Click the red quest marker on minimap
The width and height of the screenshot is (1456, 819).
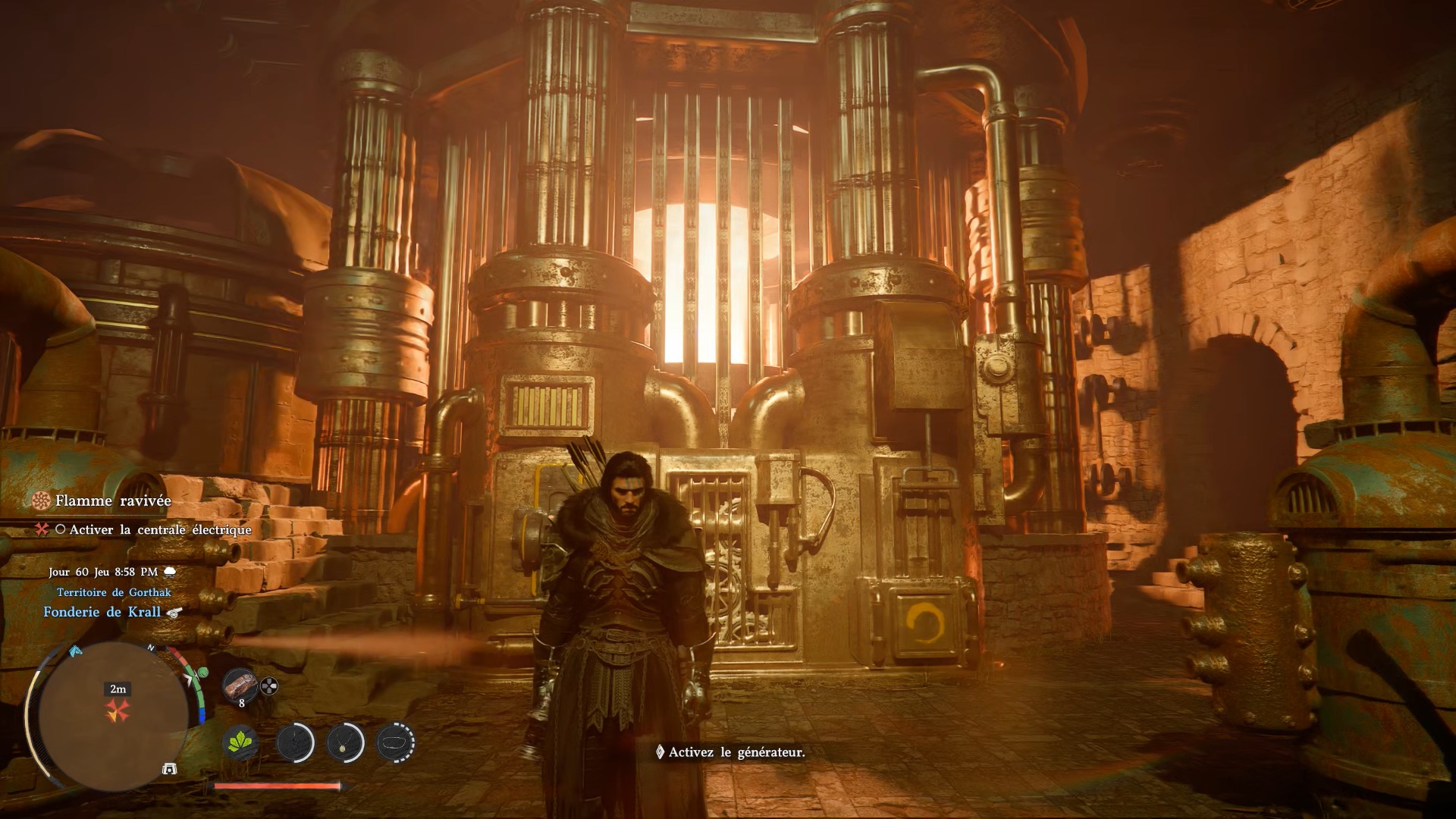coord(118,711)
